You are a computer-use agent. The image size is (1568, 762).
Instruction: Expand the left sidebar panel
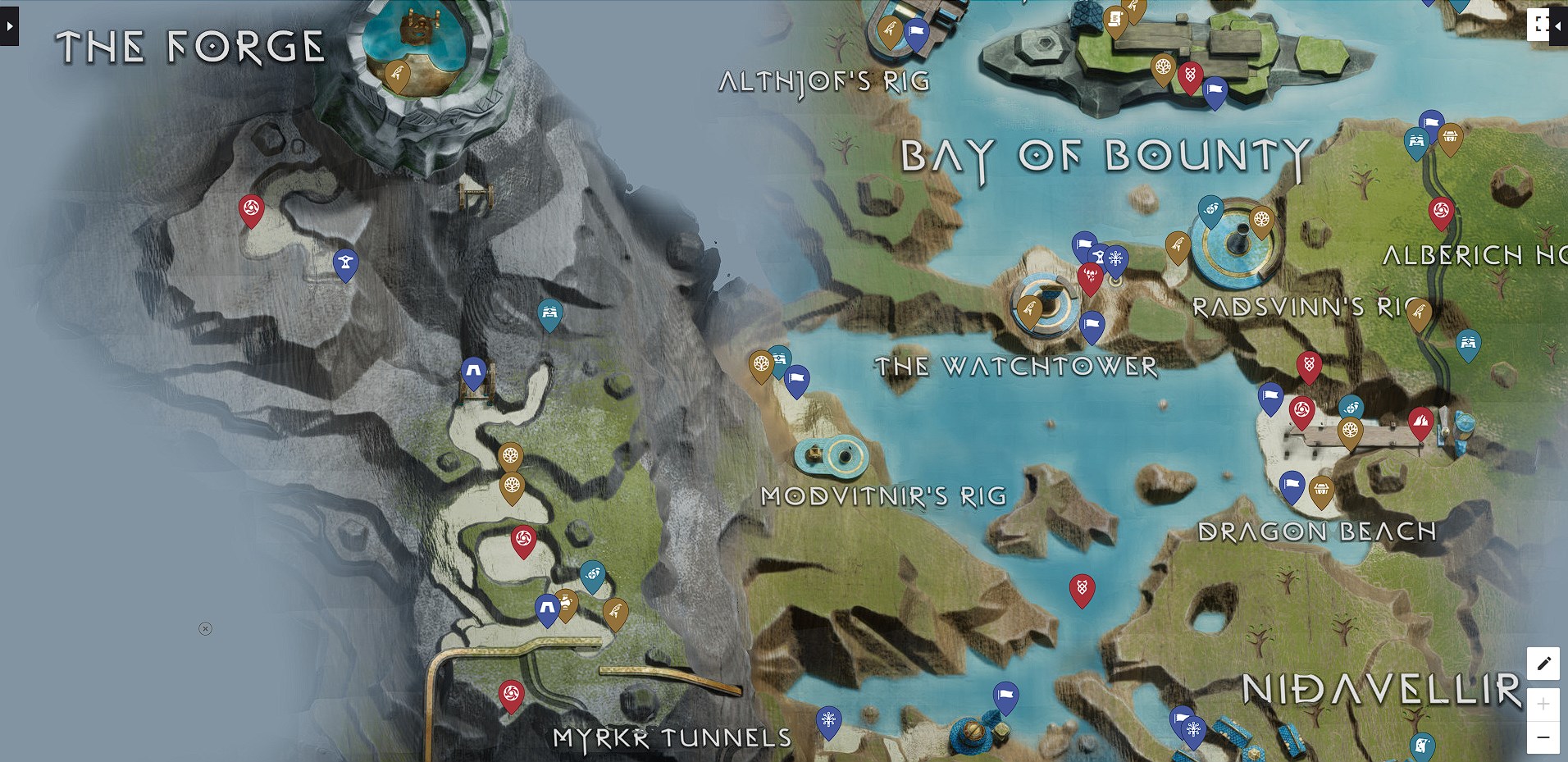tap(8, 25)
